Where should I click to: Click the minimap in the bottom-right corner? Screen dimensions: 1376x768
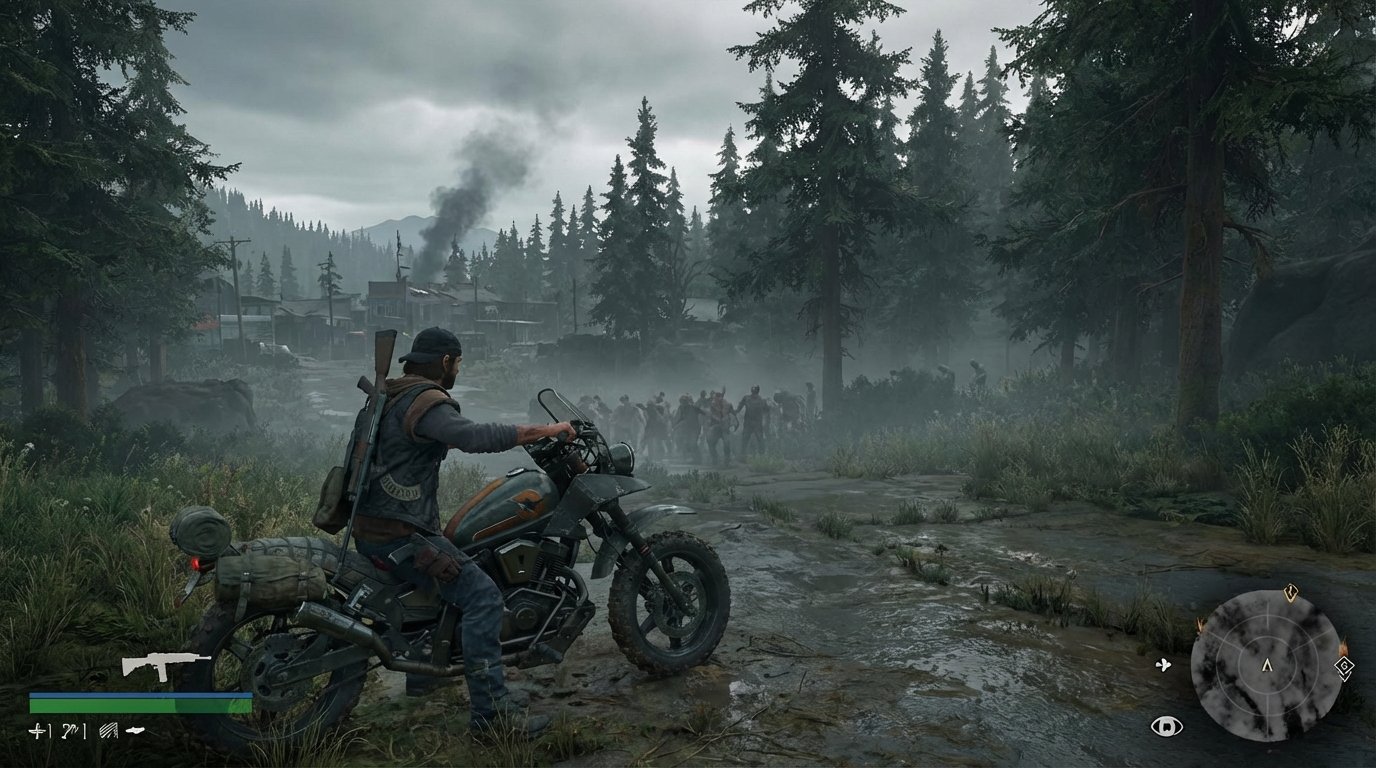click(x=1267, y=666)
